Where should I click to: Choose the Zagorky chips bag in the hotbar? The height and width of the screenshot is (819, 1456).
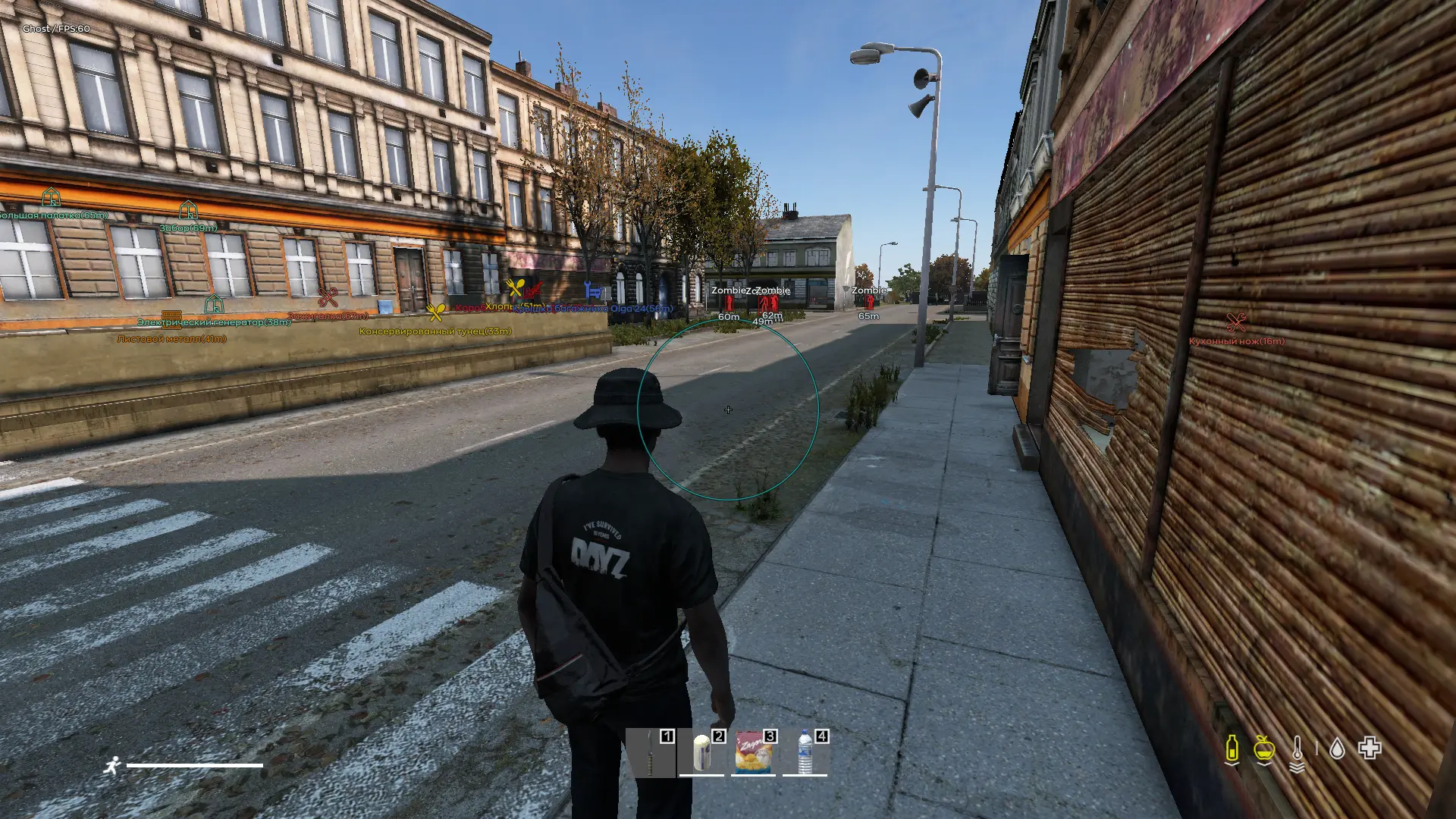point(753,752)
